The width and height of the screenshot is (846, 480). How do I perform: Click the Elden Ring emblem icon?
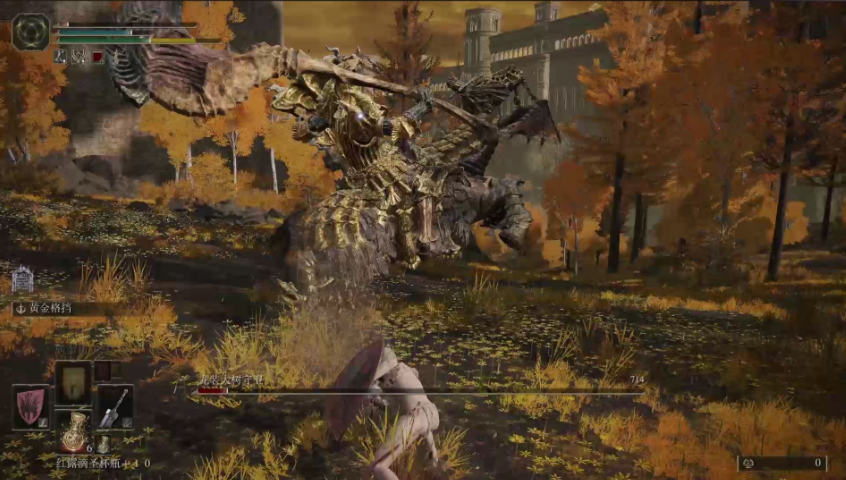point(31,32)
